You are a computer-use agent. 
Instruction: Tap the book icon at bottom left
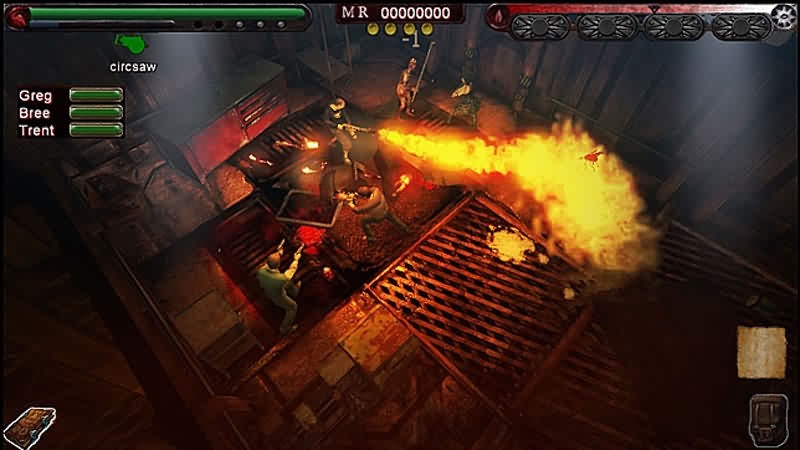point(29,428)
